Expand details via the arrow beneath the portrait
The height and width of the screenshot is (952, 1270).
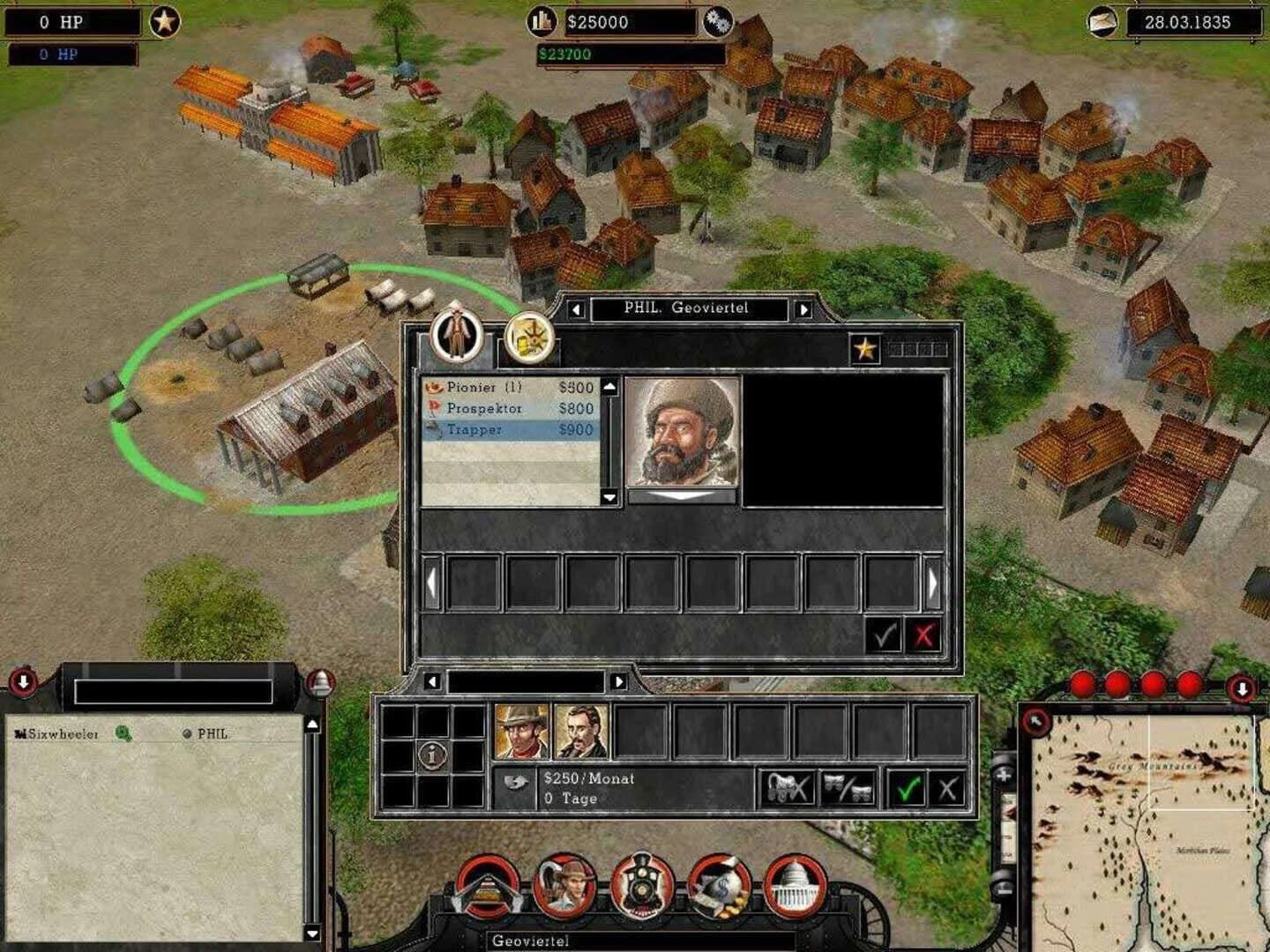tap(684, 496)
